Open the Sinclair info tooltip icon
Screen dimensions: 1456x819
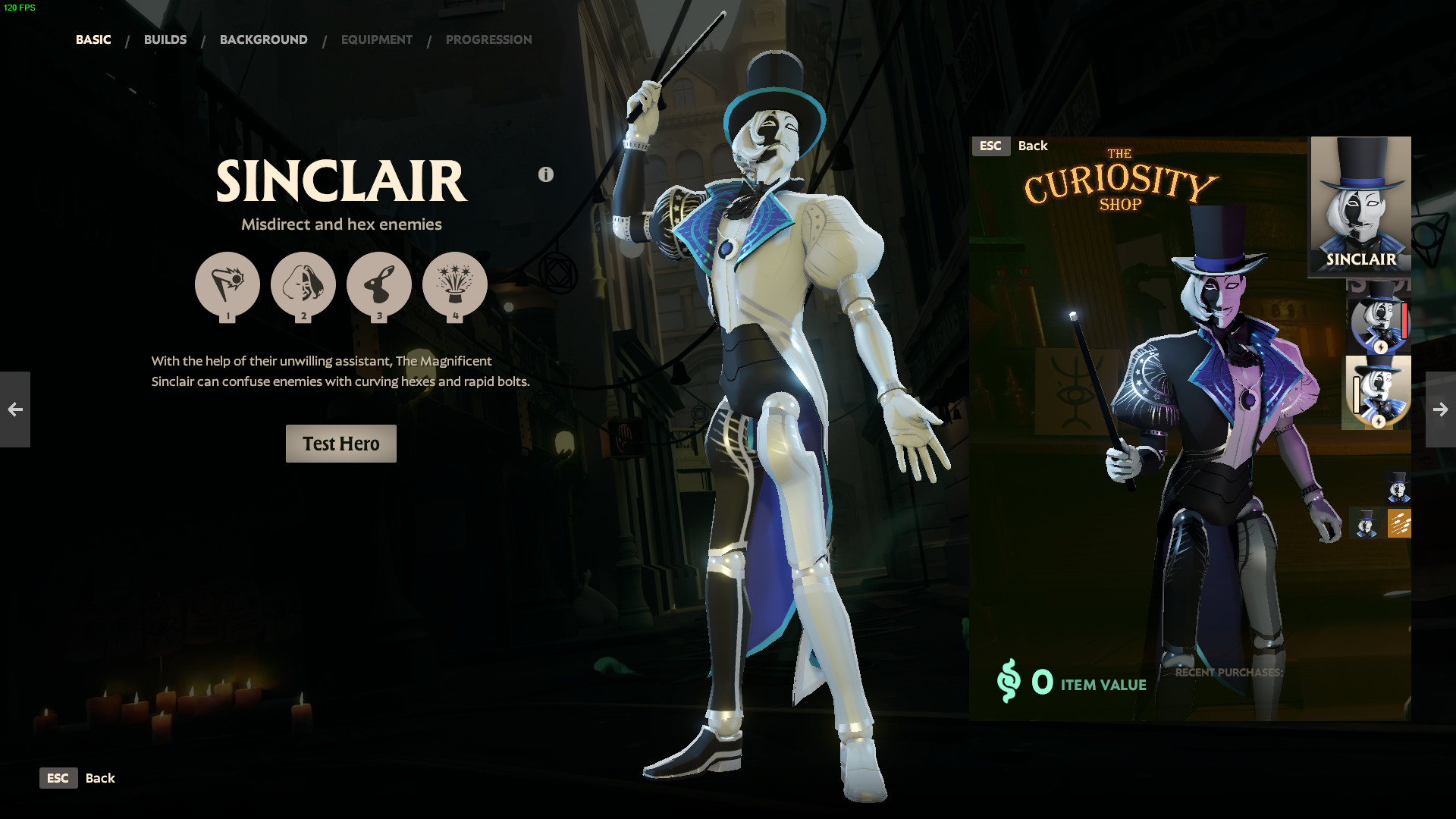[544, 174]
